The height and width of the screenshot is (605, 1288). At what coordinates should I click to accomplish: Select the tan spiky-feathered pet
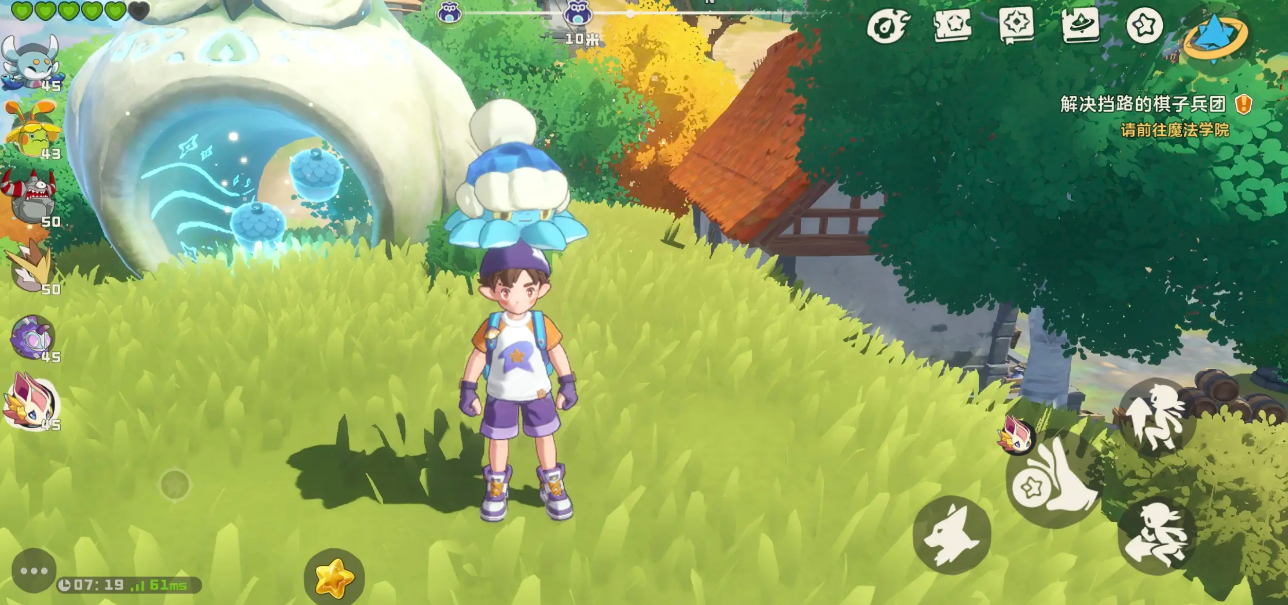point(31,266)
